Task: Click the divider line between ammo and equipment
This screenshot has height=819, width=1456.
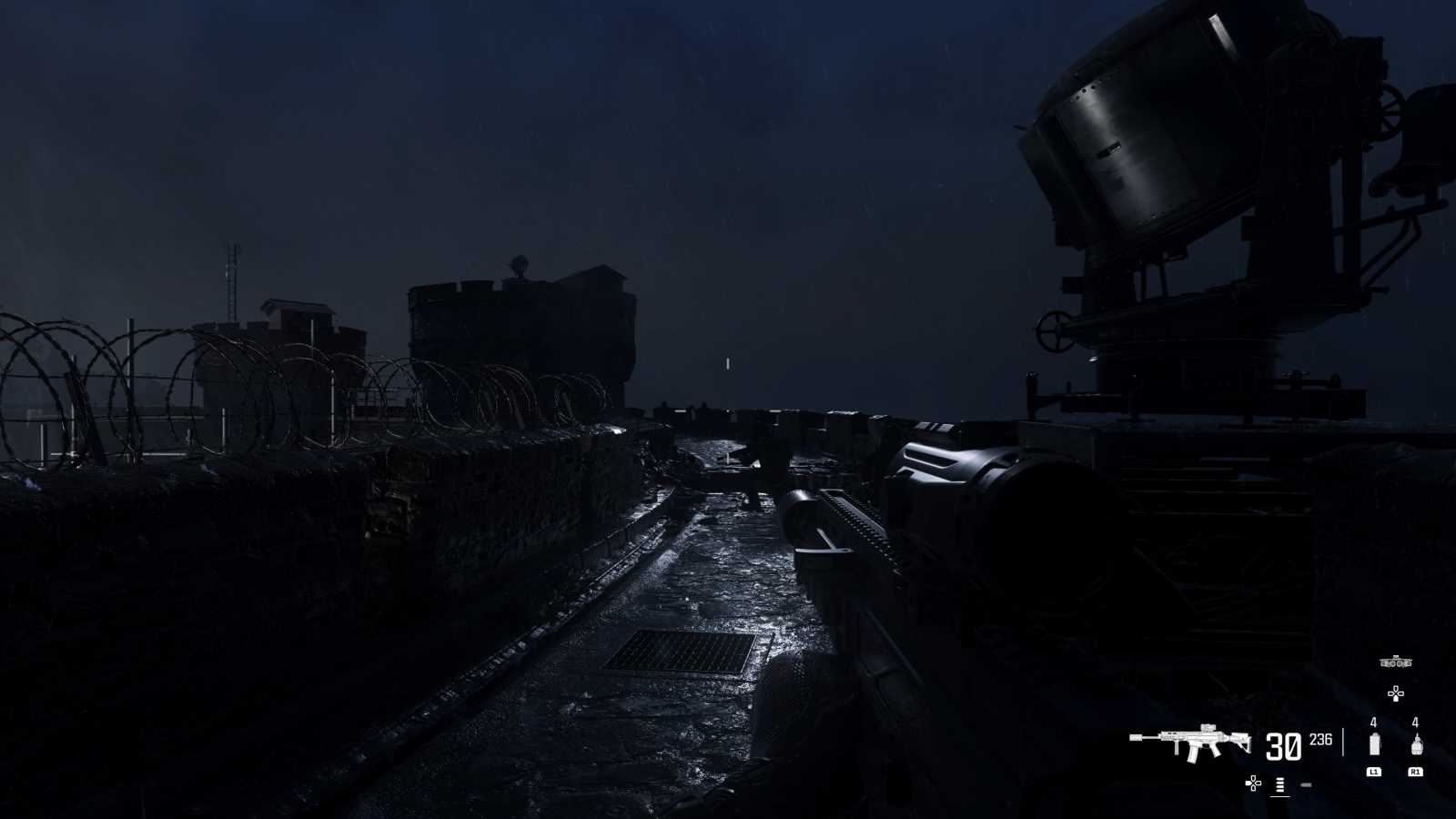Action: coord(1344,742)
